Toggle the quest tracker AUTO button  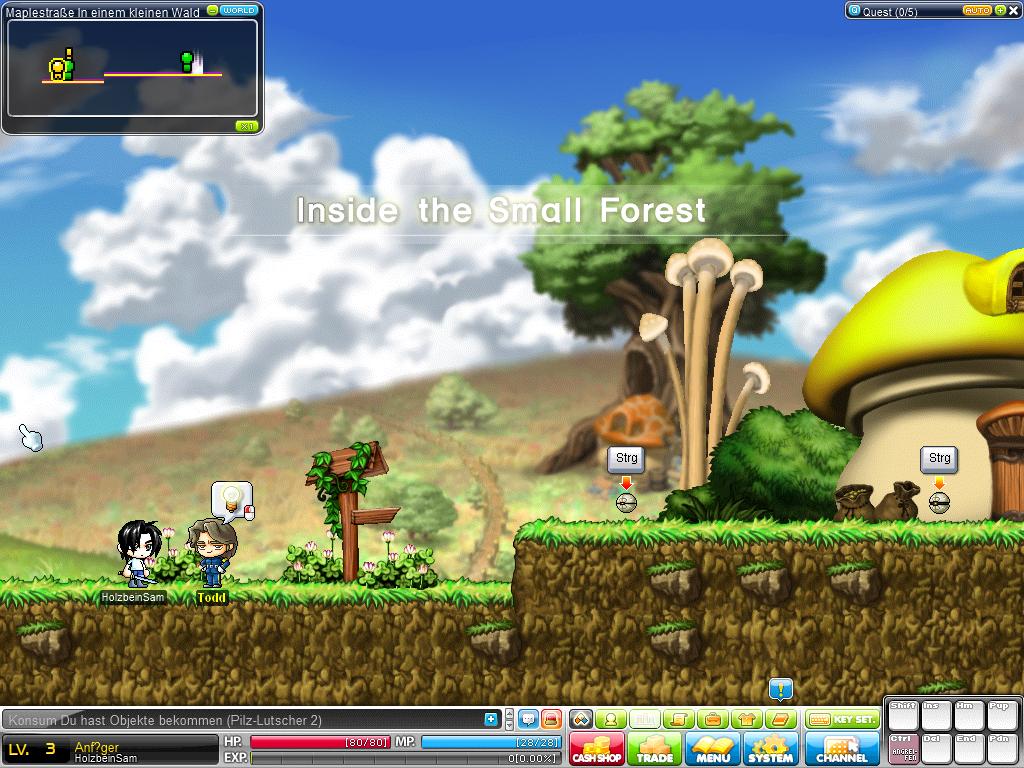point(977,11)
